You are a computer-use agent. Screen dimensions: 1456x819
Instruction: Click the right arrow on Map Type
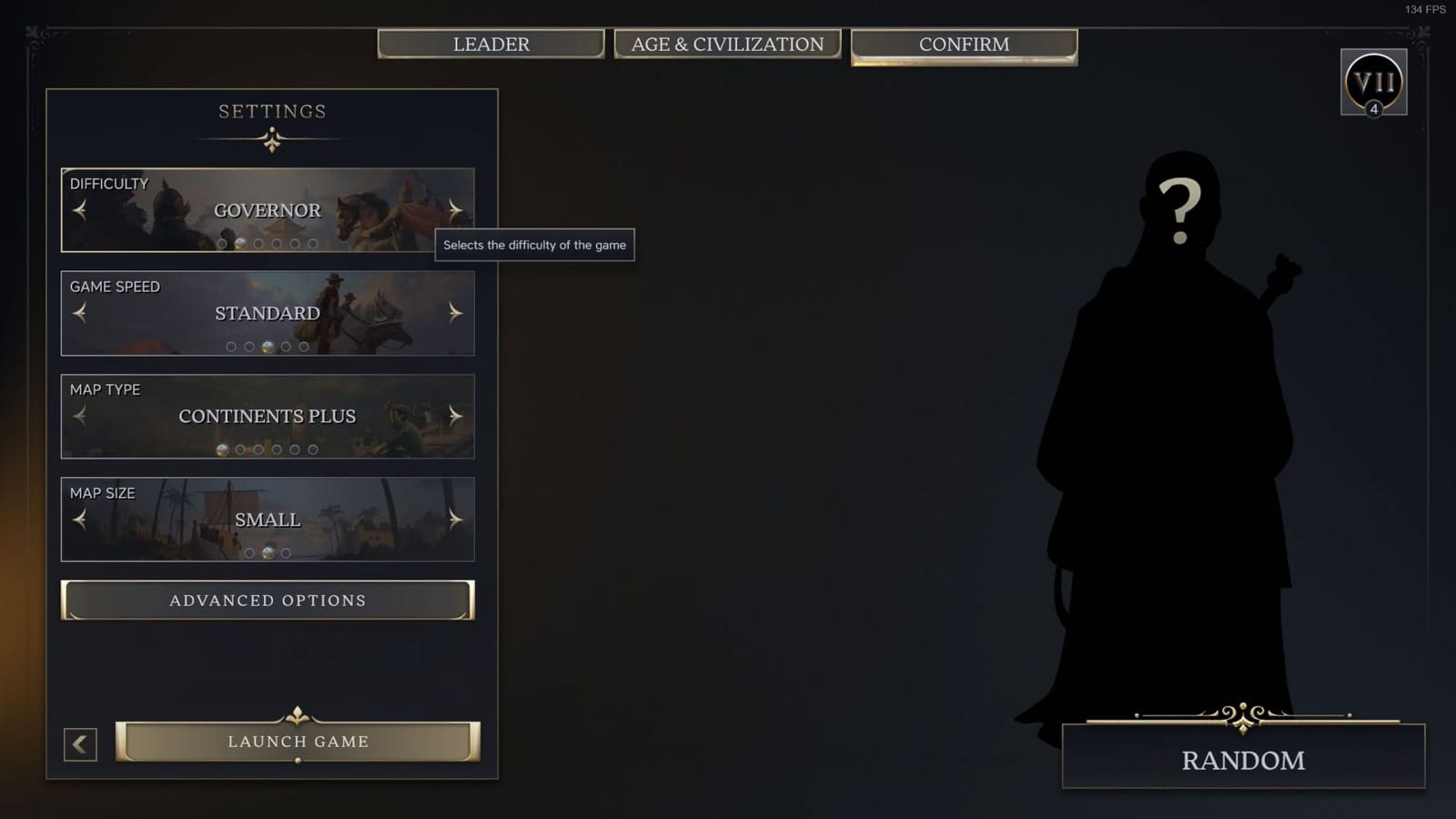(x=454, y=416)
